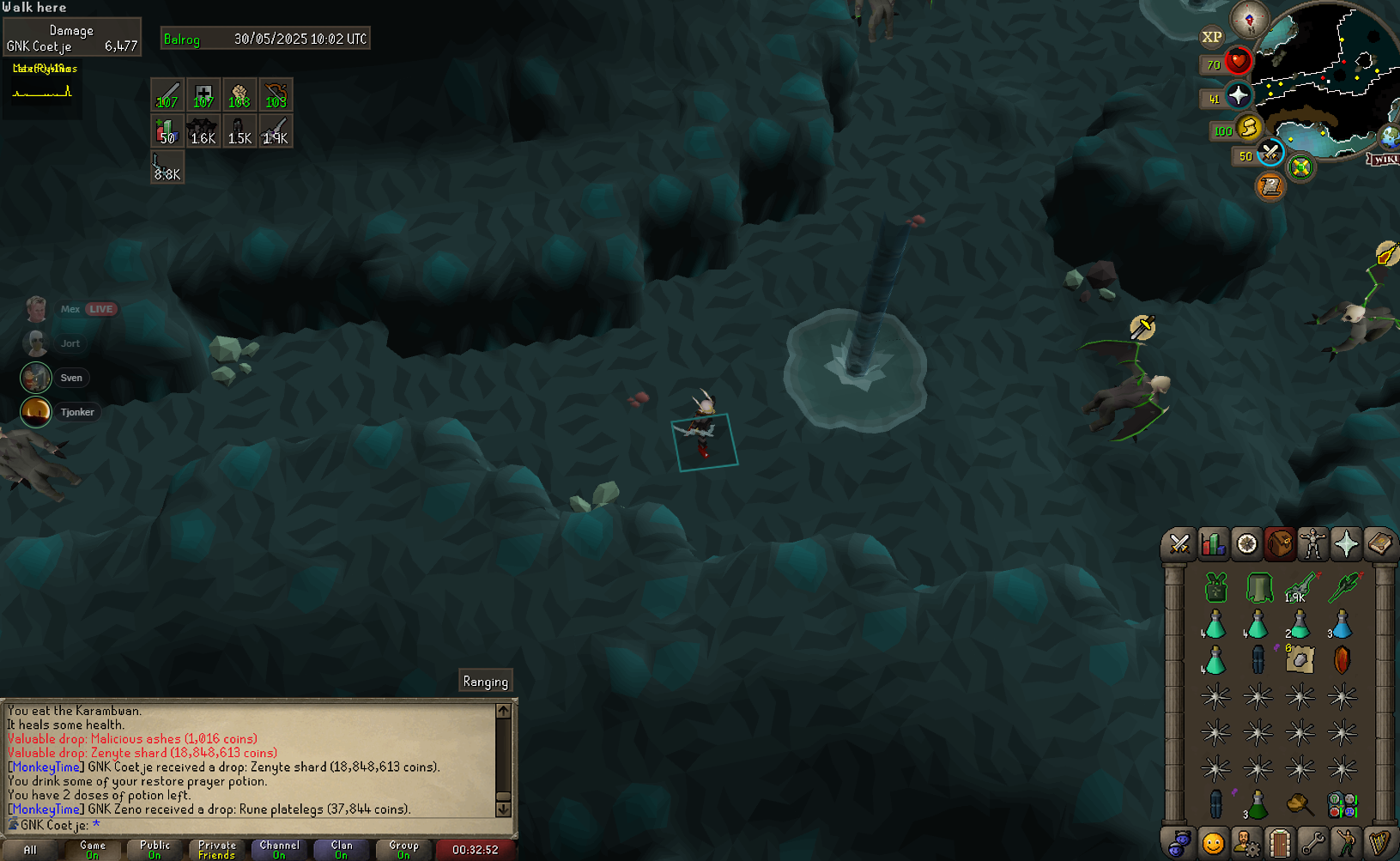Activate quick-prayers orb
Screen dimensions: 1400x861
(x=1238, y=95)
